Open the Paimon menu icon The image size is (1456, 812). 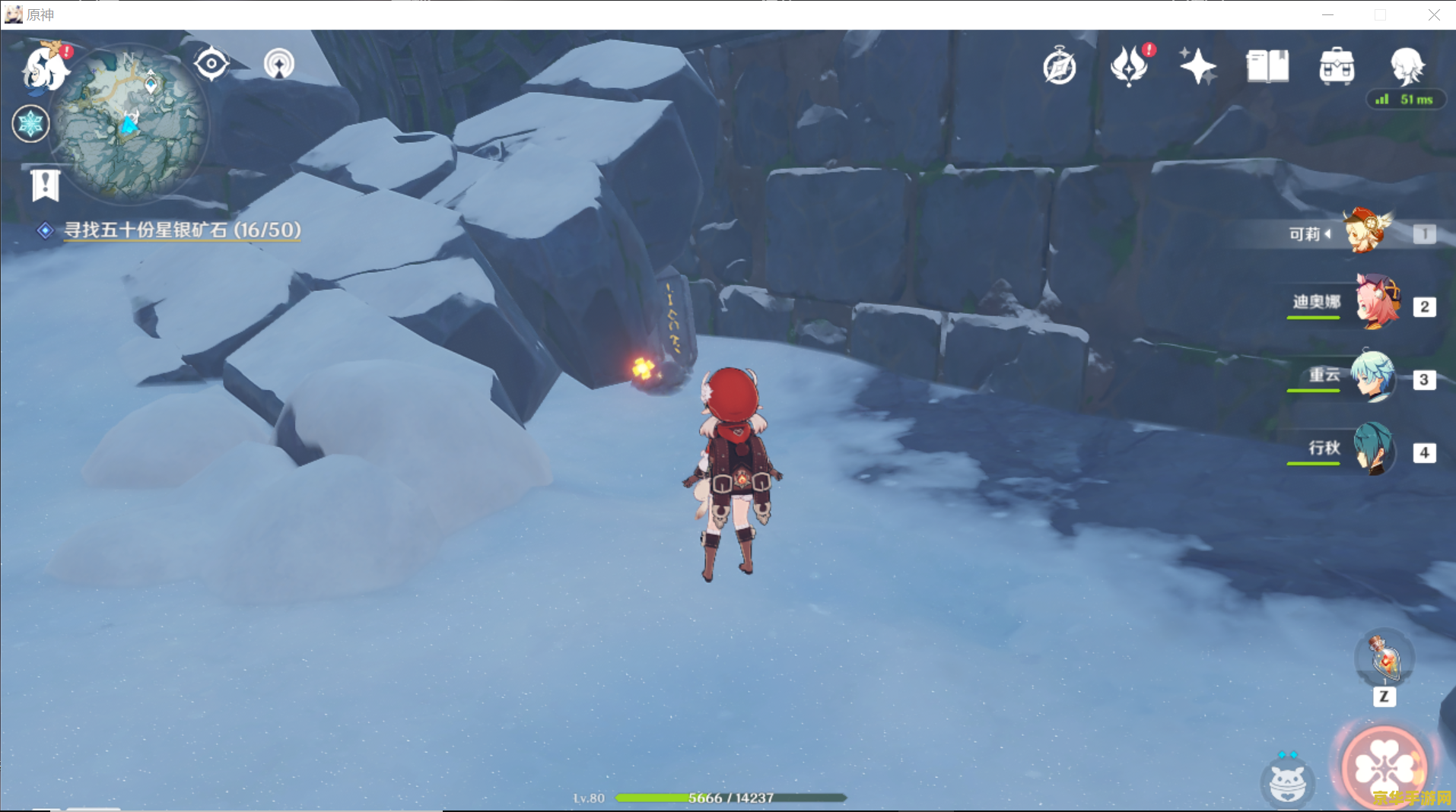(x=46, y=67)
